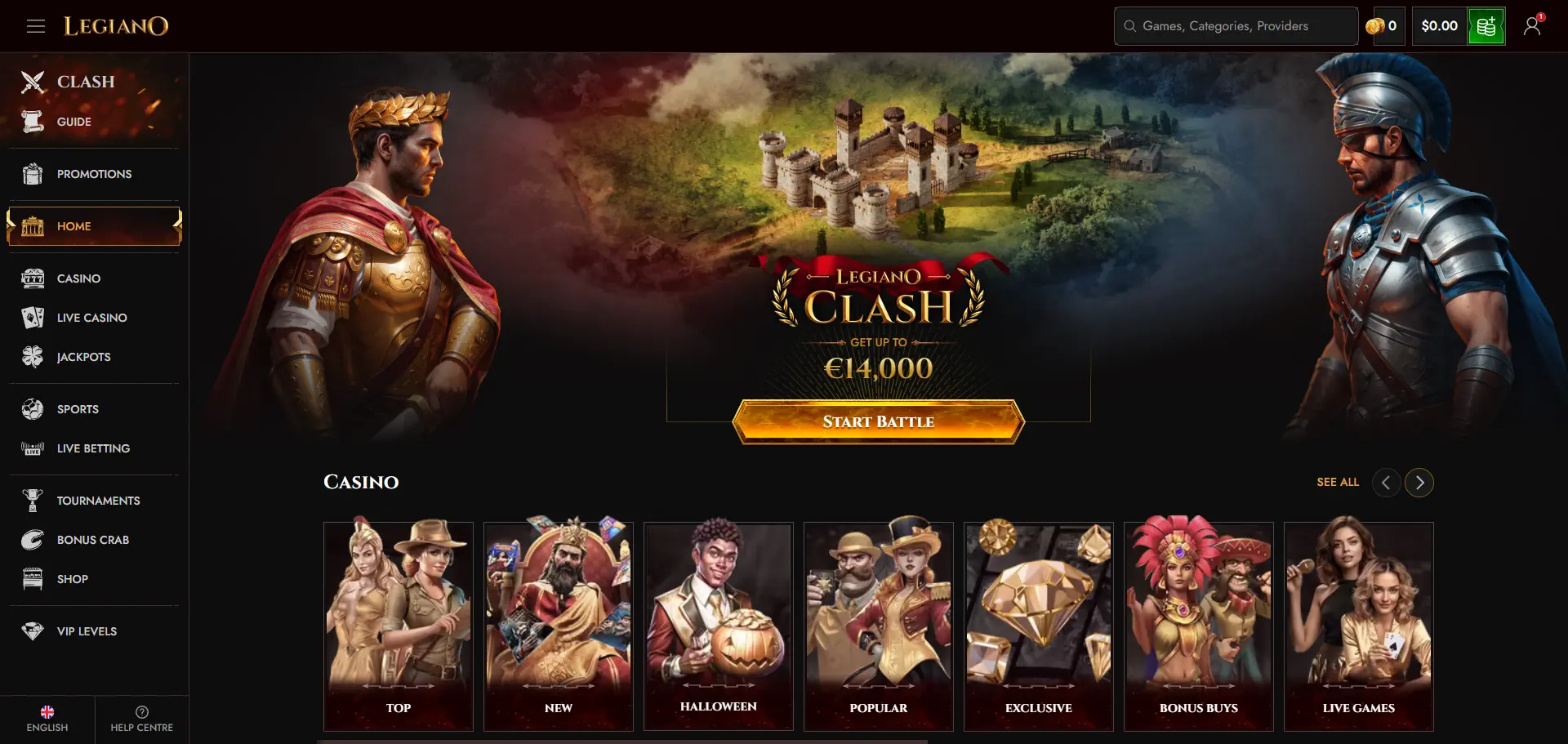Visit the Shop menu entry
The width and height of the screenshot is (1568, 744).
click(x=72, y=579)
